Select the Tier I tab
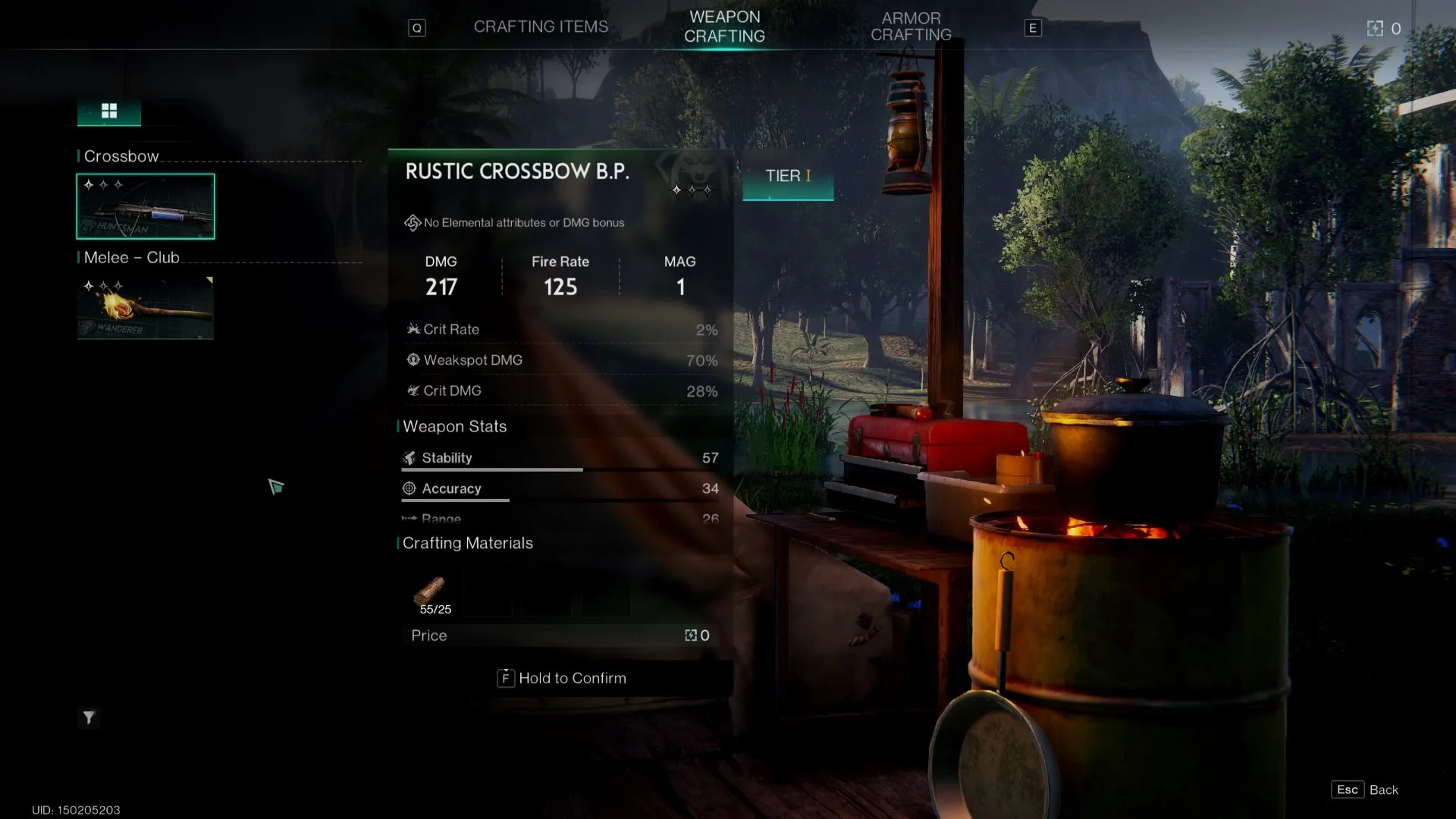 pyautogui.click(x=788, y=176)
